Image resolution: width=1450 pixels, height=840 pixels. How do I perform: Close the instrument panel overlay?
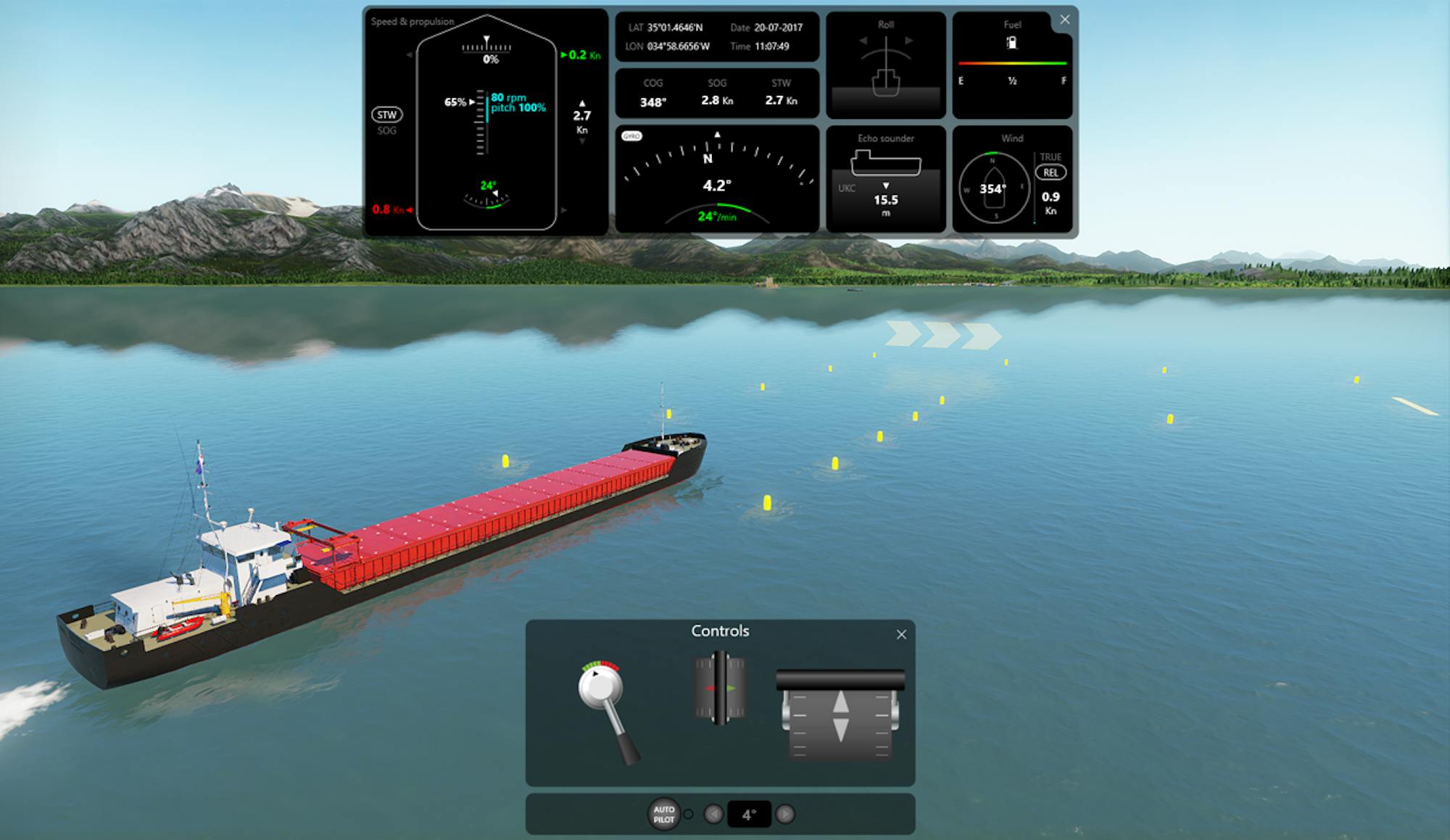click(x=1064, y=20)
